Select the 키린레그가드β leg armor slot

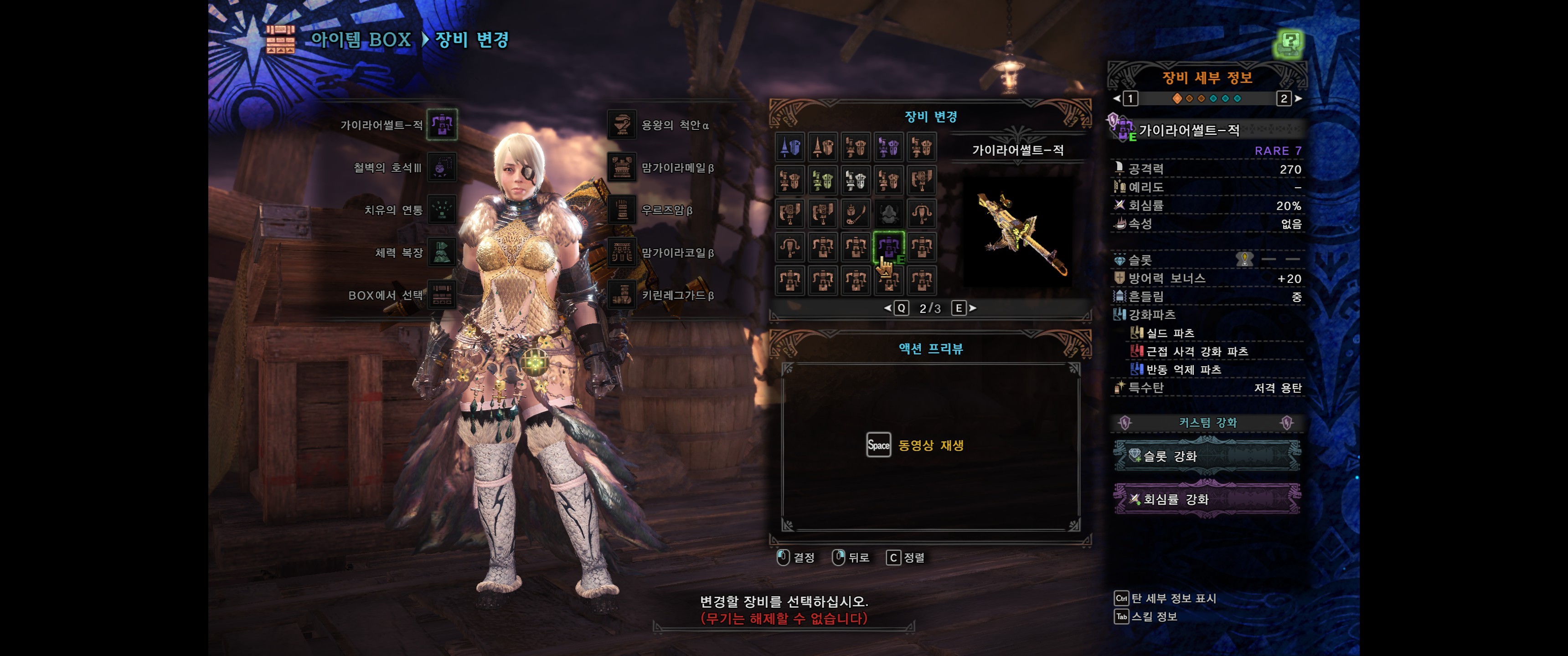pyautogui.click(x=622, y=295)
